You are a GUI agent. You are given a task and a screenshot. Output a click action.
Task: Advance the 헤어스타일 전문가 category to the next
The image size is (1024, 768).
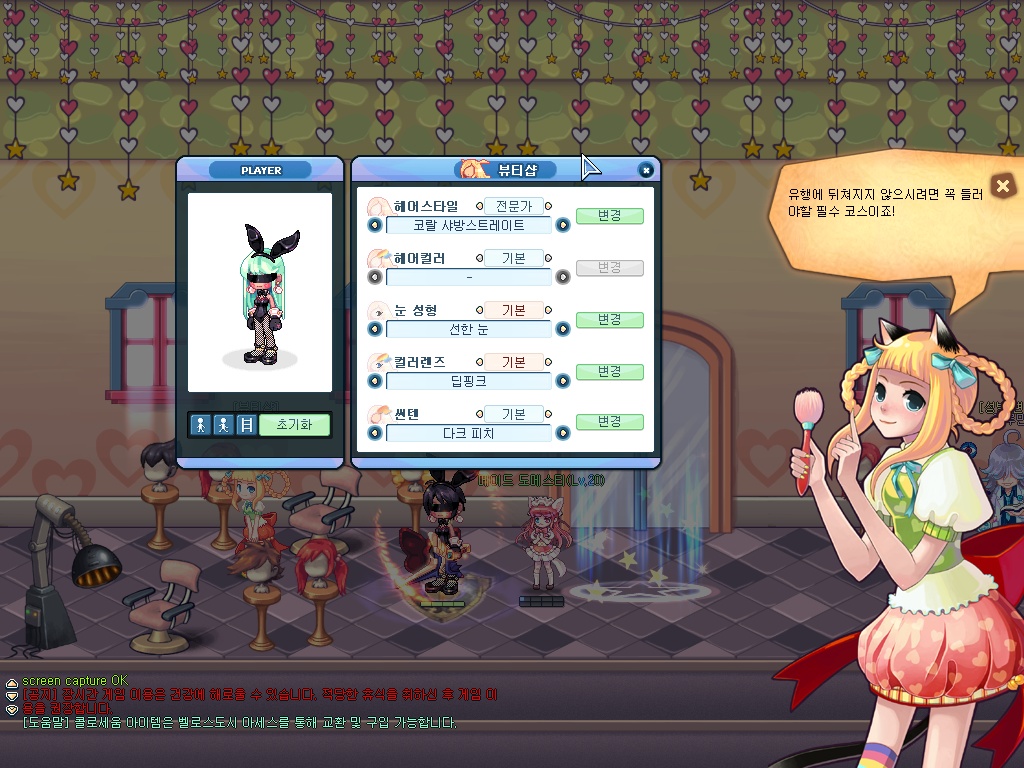pyautogui.click(x=549, y=207)
